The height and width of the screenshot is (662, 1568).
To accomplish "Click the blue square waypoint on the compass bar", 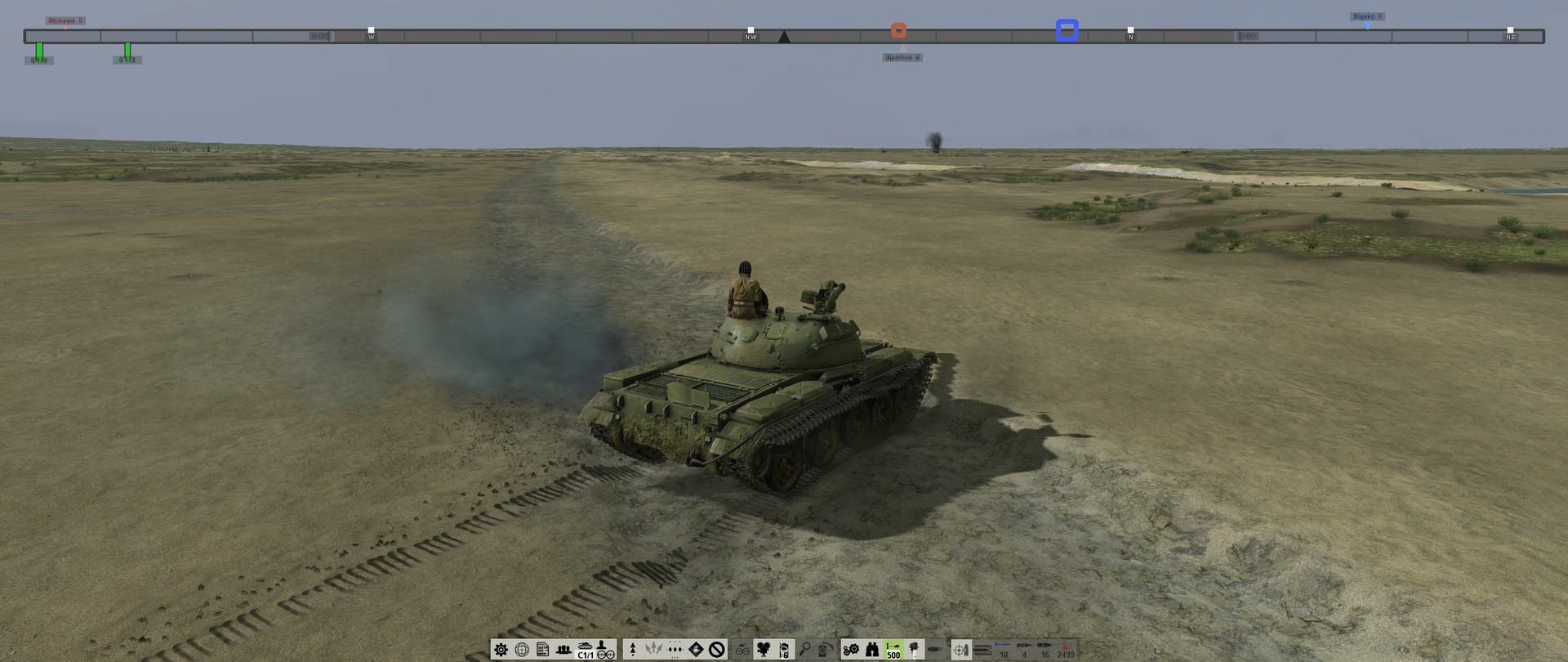I will click(x=1067, y=31).
